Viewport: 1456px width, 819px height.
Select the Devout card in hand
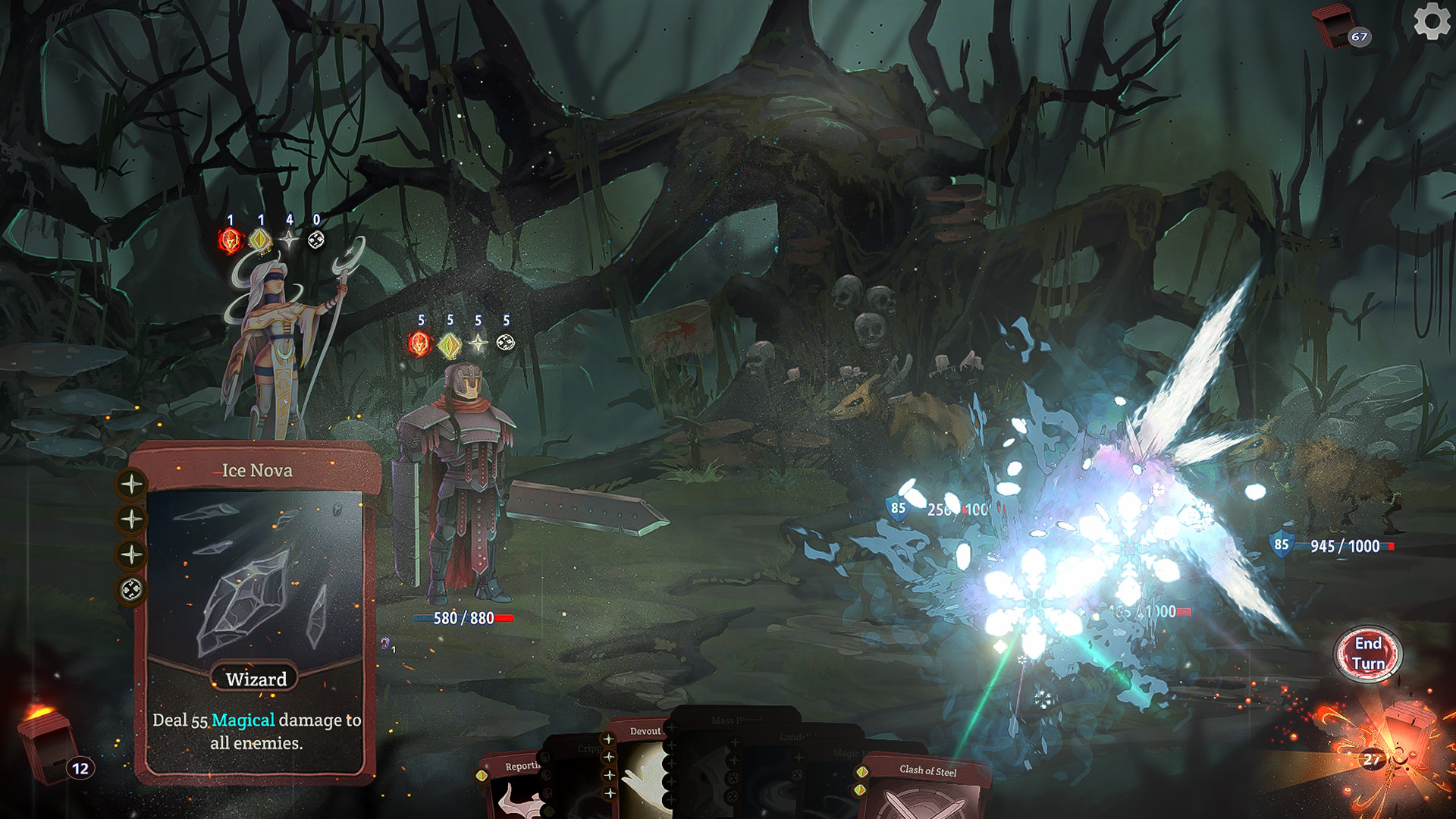click(645, 732)
